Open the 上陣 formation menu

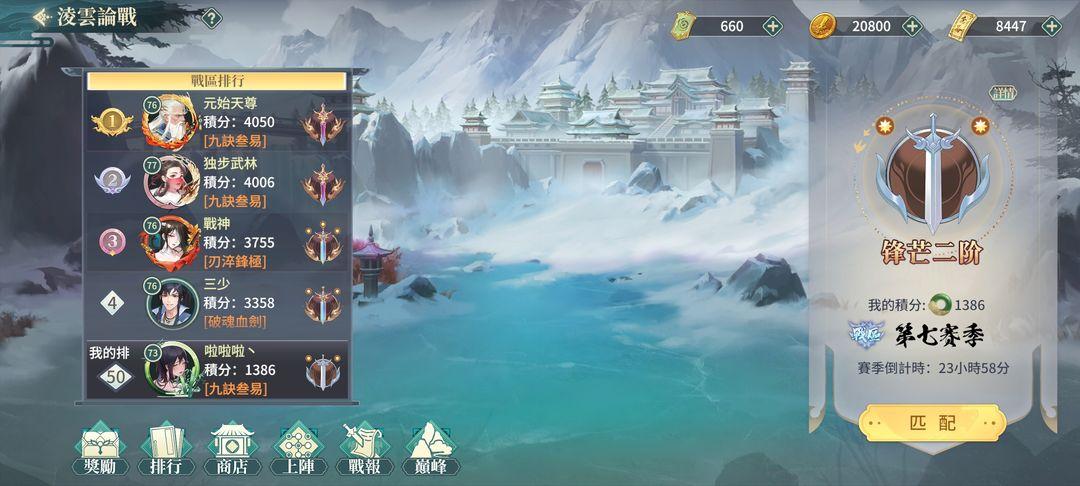298,449
